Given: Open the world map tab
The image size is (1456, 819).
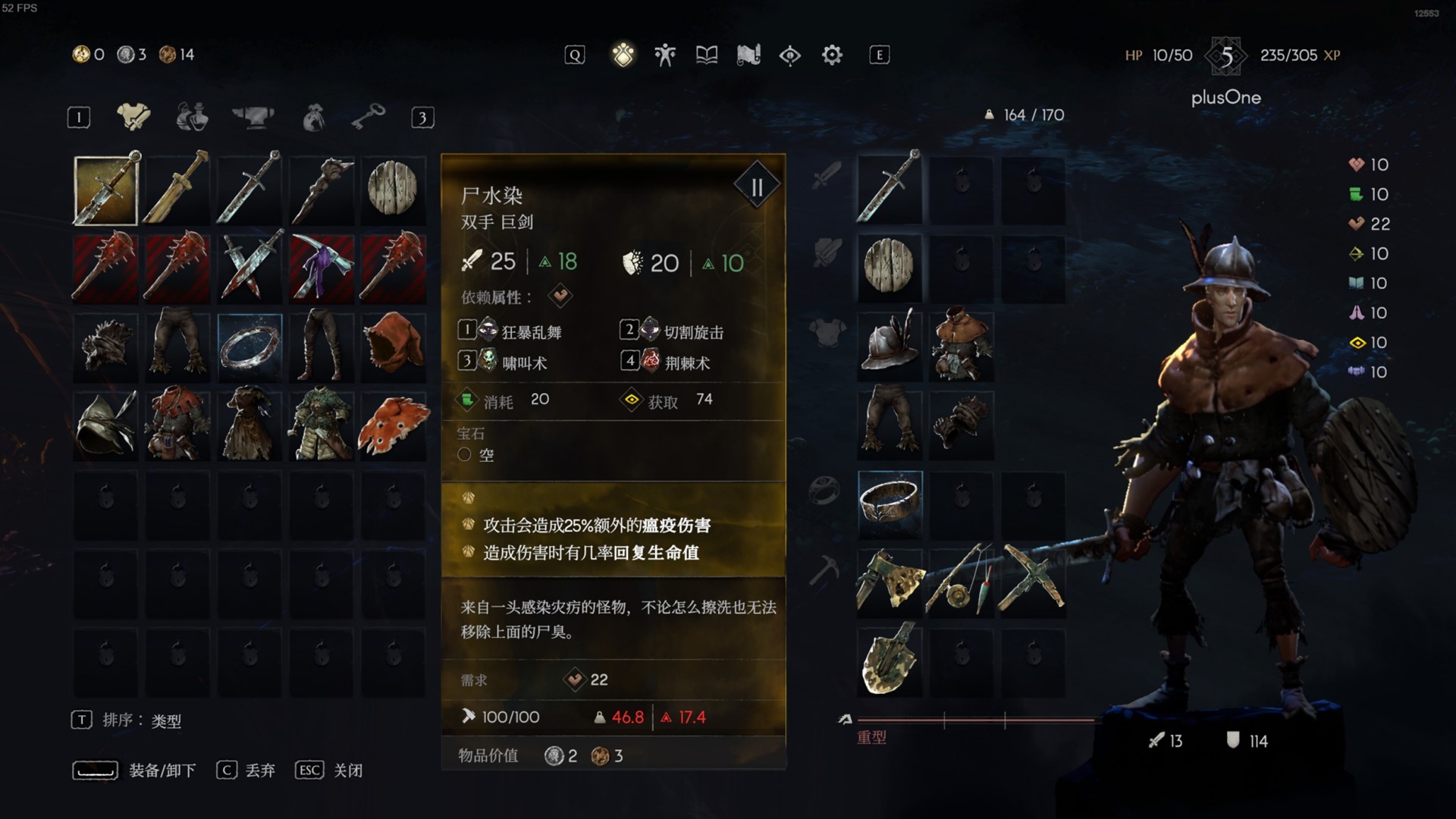Looking at the screenshot, I should point(748,55).
